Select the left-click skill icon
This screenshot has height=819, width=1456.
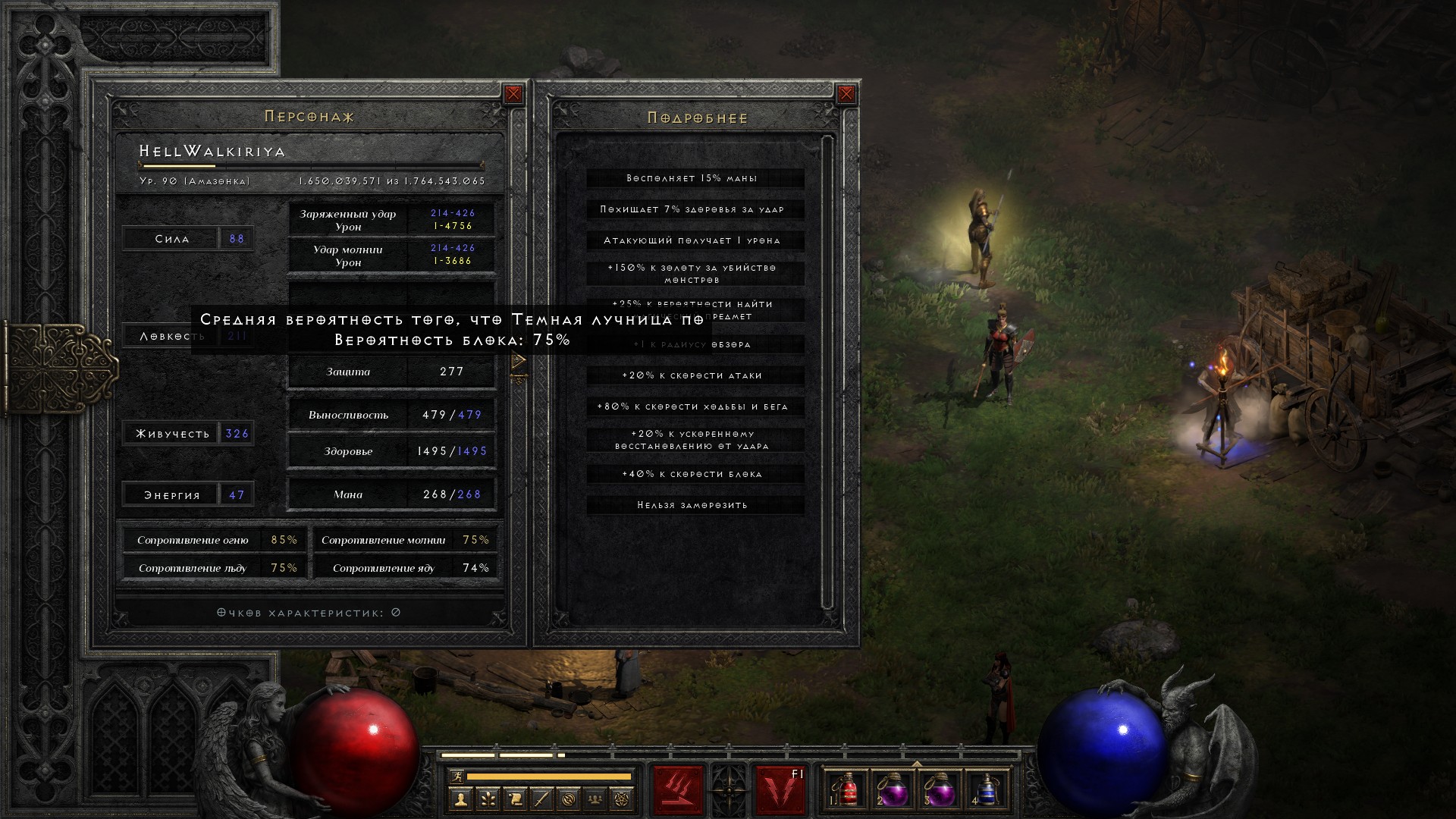678,791
